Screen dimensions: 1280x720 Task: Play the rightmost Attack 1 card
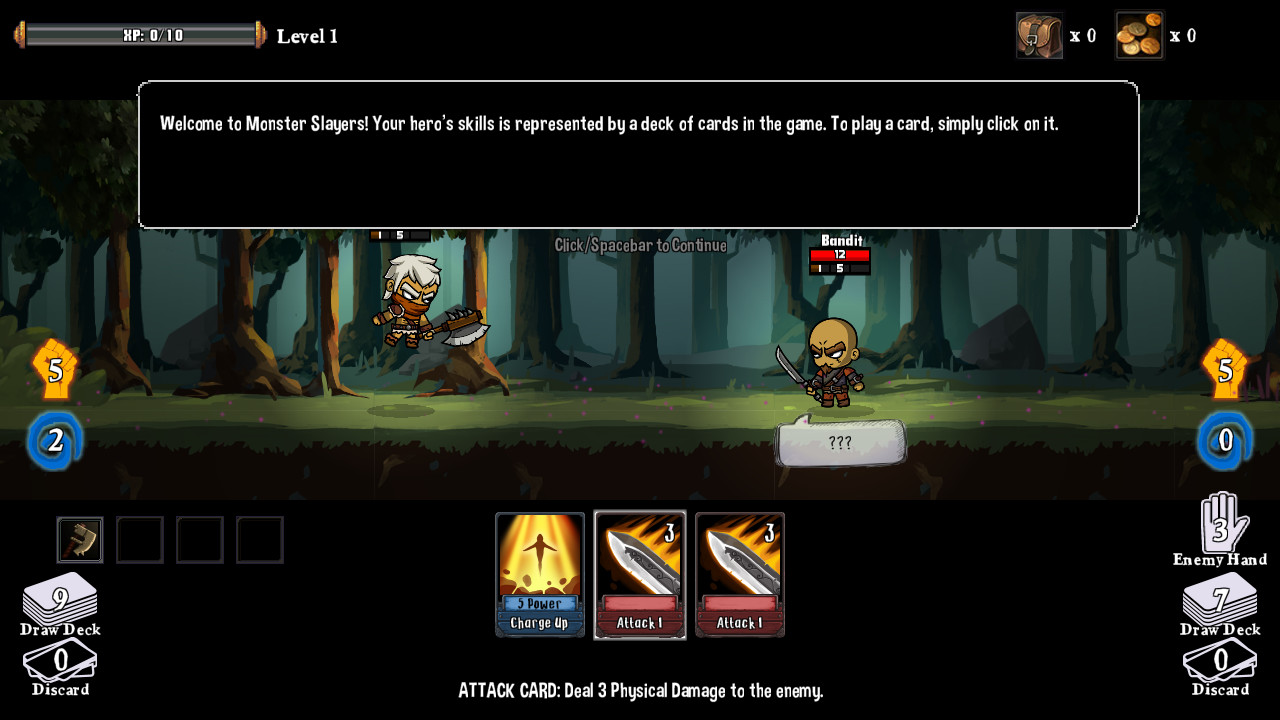pos(739,573)
